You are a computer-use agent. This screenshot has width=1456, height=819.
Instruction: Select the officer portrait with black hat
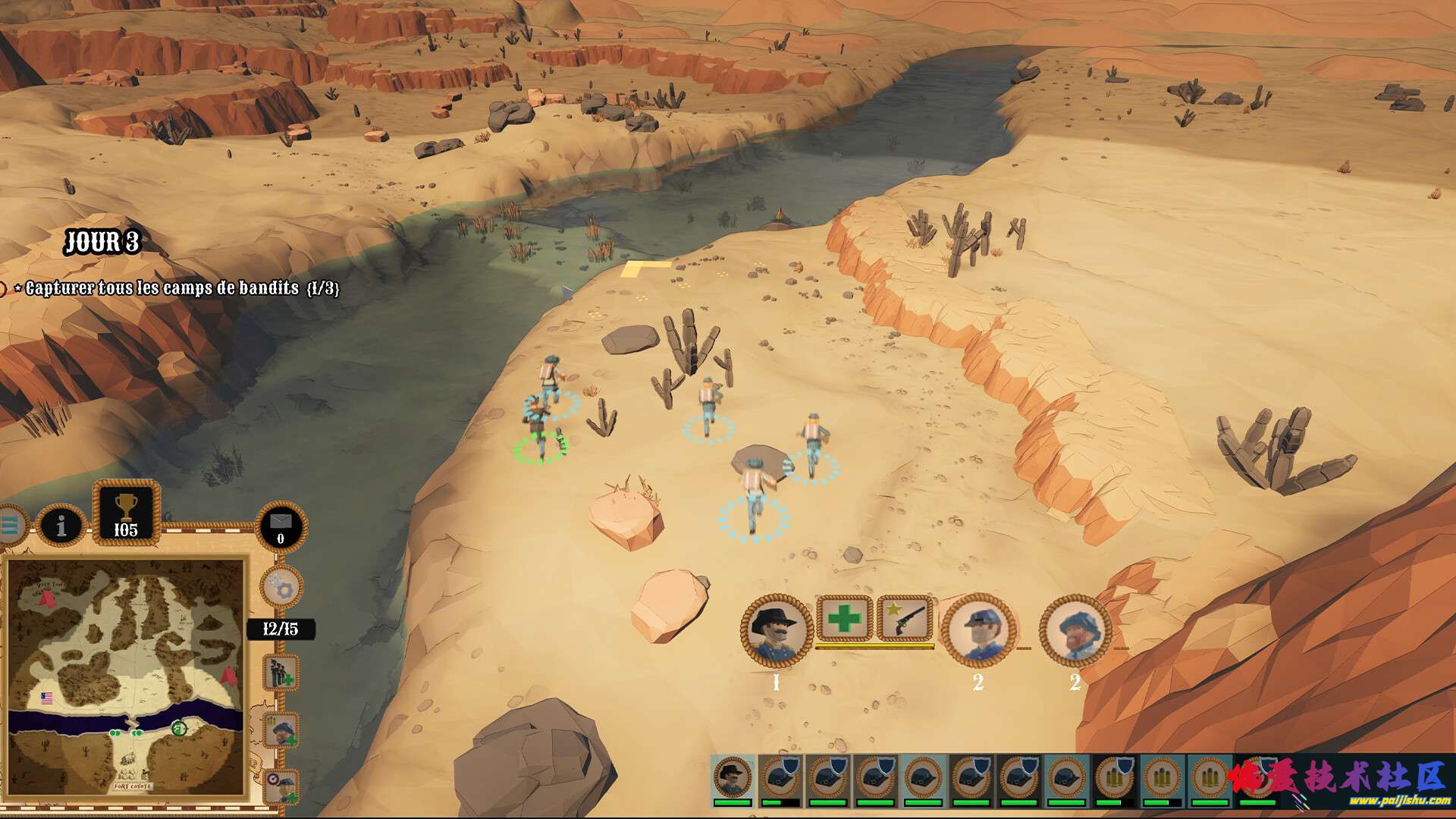click(x=776, y=631)
